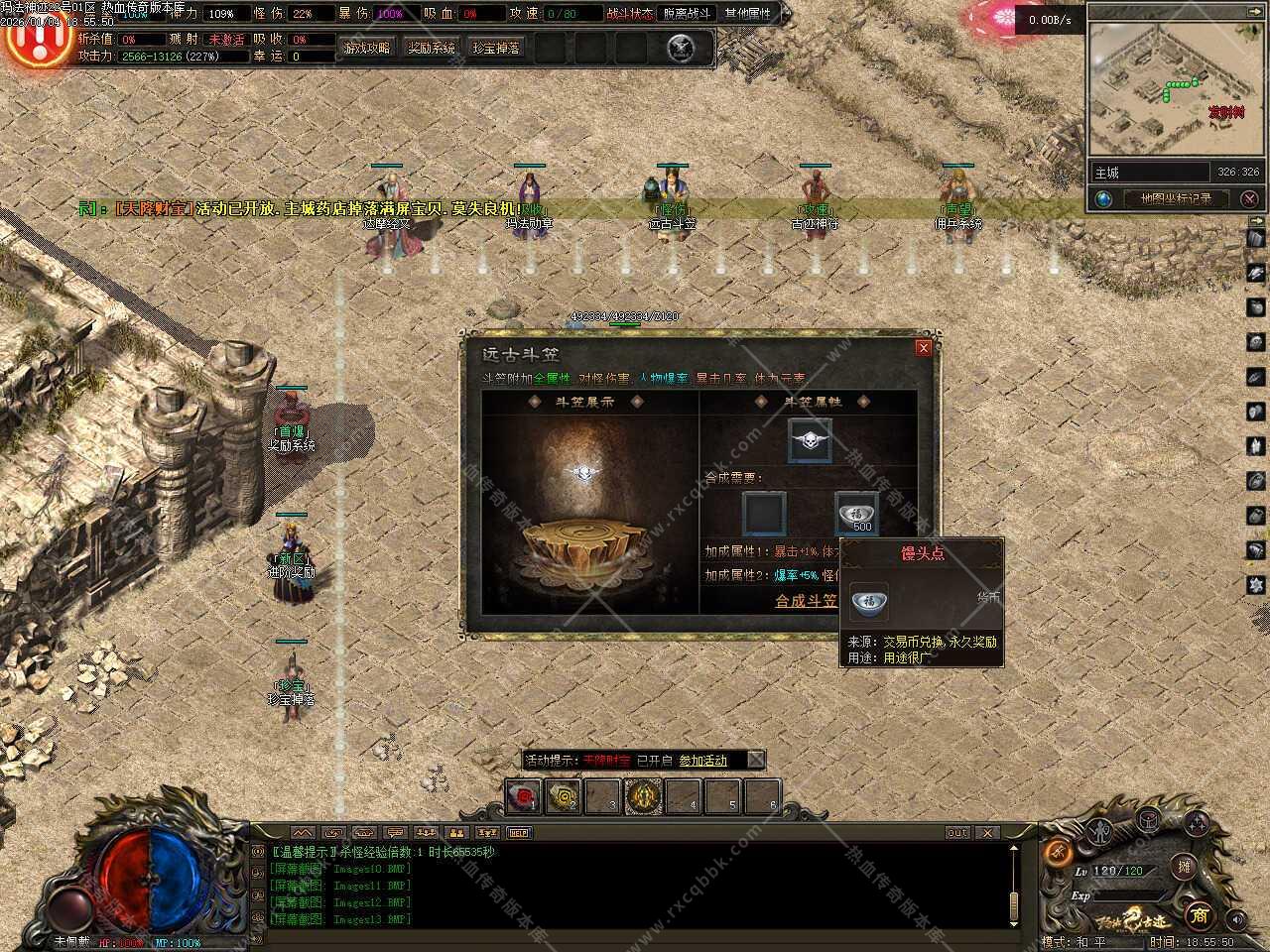The width and height of the screenshot is (1270, 952).
Task: Join the event via 参加活动 link
Action: click(702, 761)
